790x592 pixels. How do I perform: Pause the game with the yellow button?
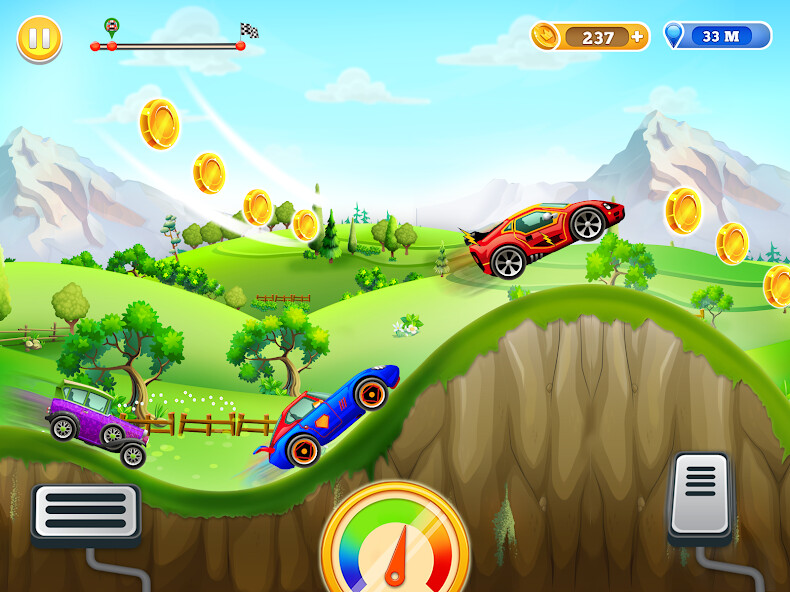39,39
